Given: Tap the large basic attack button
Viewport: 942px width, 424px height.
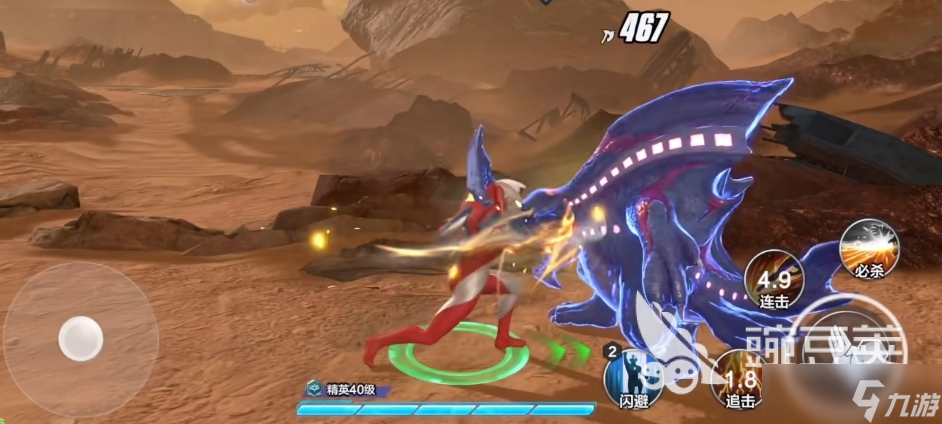Looking at the screenshot, I should 850,348.
